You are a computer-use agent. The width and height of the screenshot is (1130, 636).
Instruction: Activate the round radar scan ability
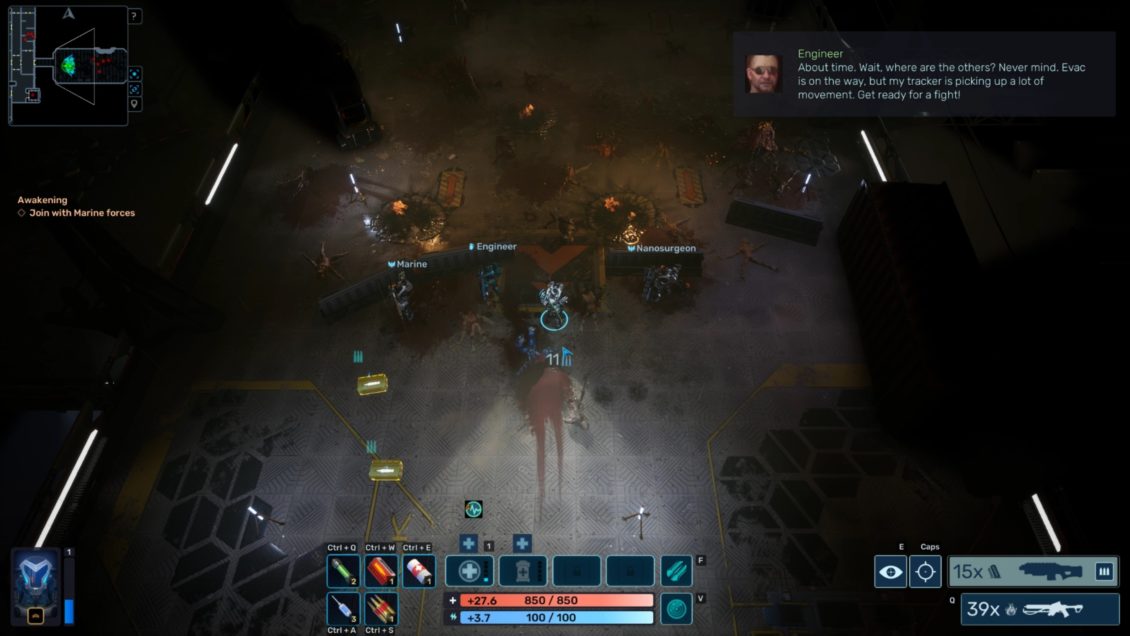coord(677,608)
